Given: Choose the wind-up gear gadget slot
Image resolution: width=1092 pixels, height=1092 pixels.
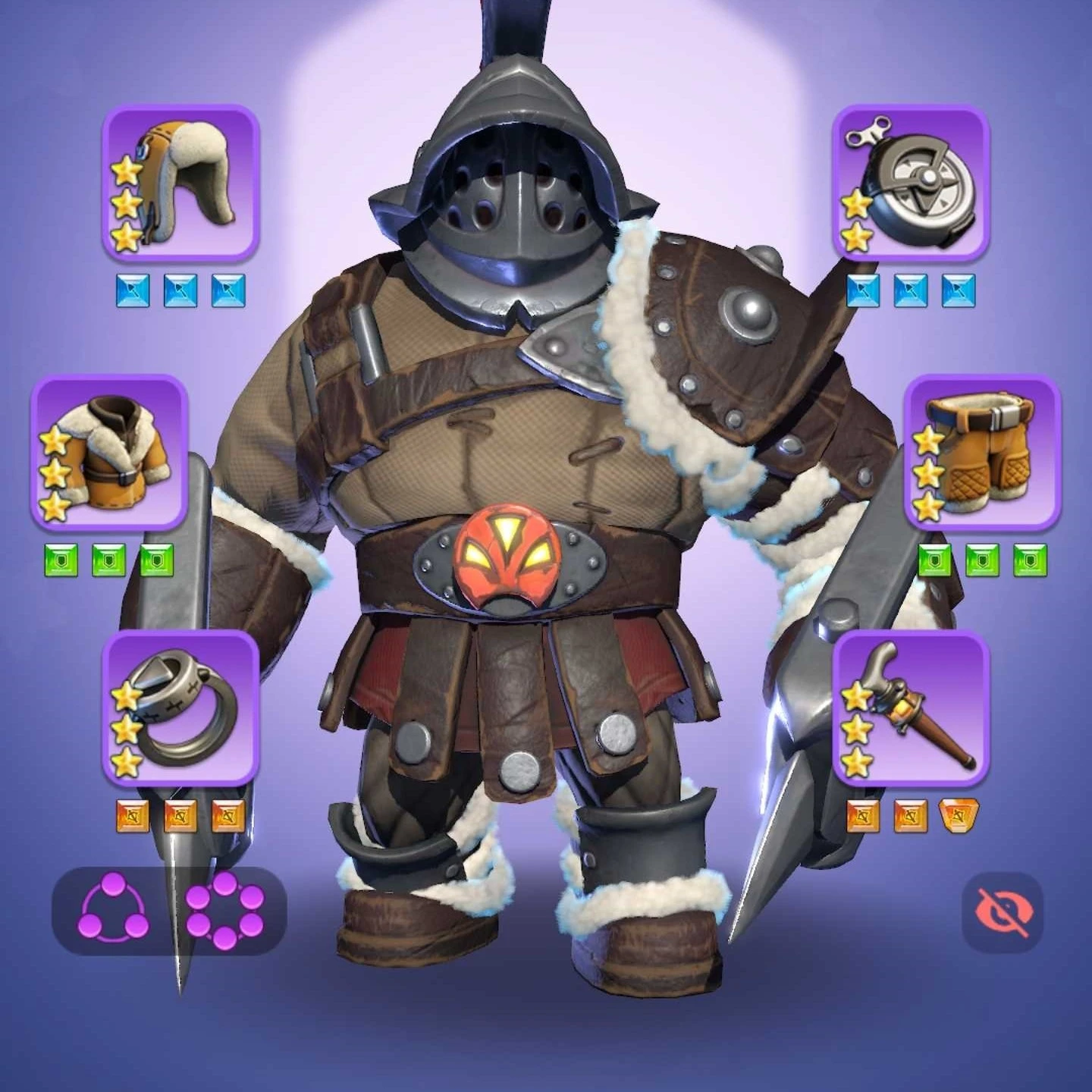Looking at the screenshot, I should pyautogui.click(x=912, y=183).
